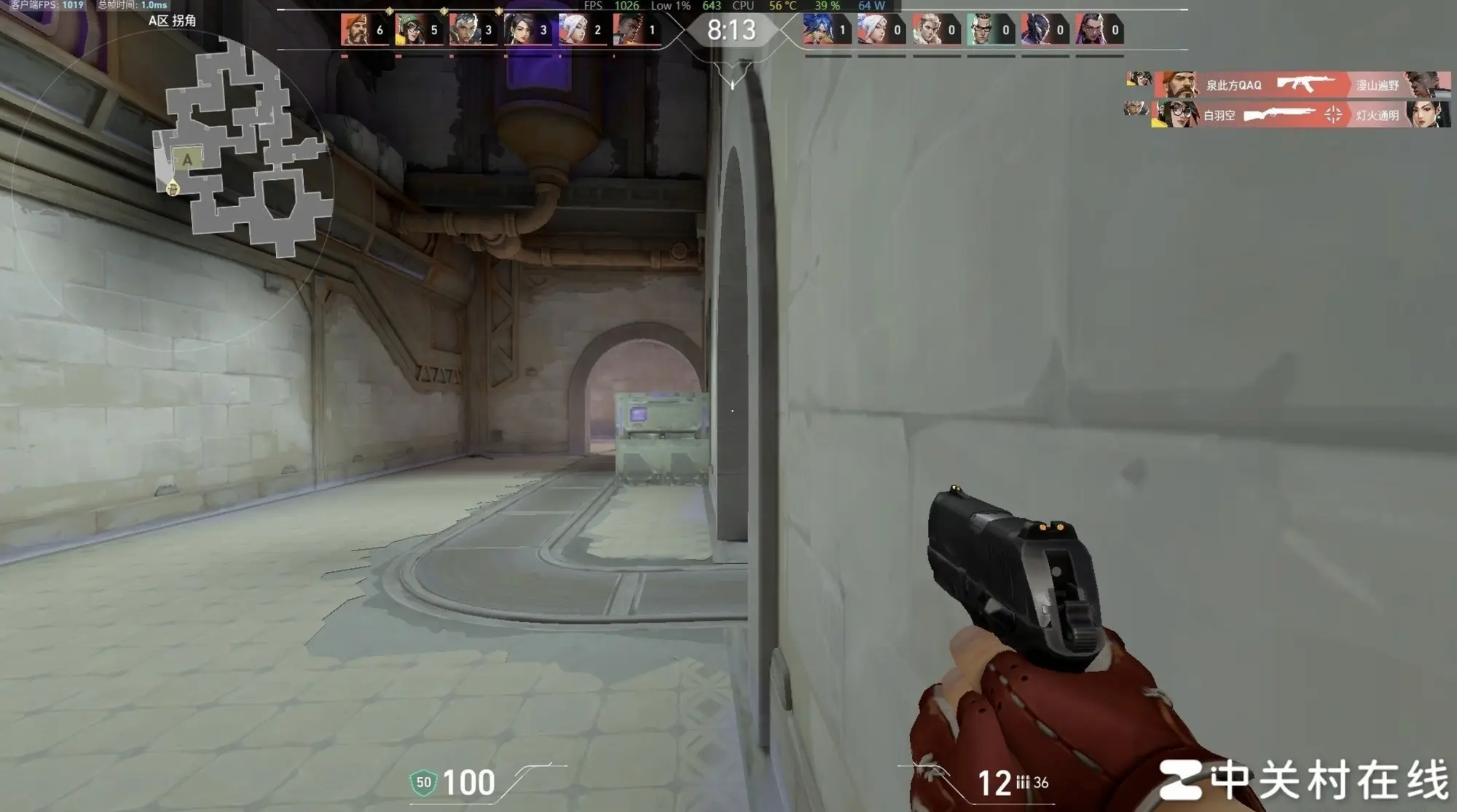The height and width of the screenshot is (812, 1457).
Task: Pick the Killjoy portrait with 5 kills
Action: point(409,30)
